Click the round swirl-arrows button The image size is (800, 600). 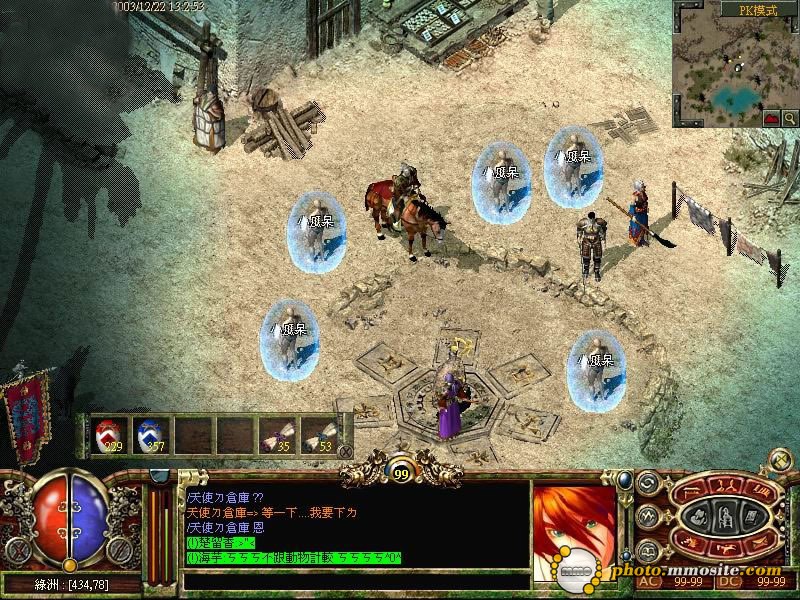[x=646, y=483]
